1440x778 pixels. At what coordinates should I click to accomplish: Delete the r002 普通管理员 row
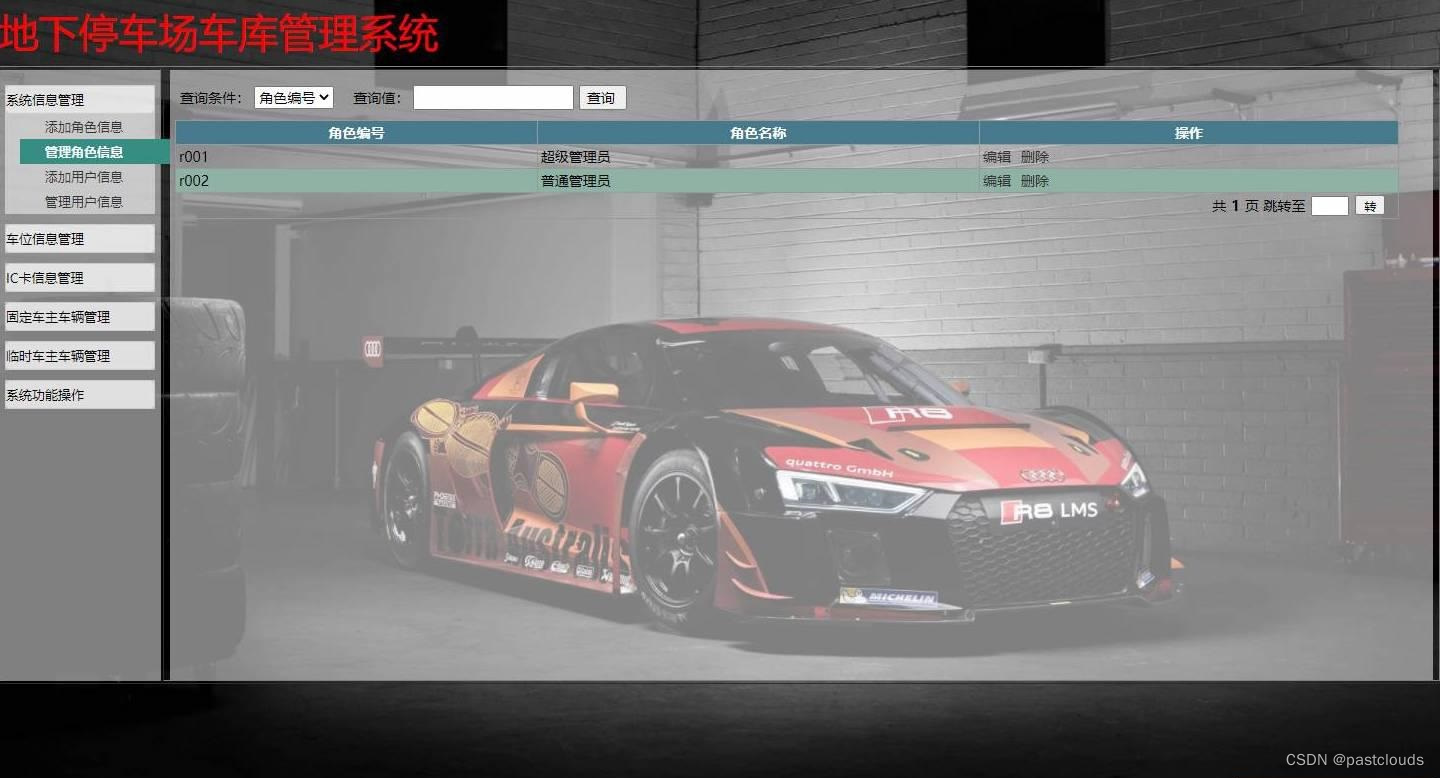point(1035,181)
